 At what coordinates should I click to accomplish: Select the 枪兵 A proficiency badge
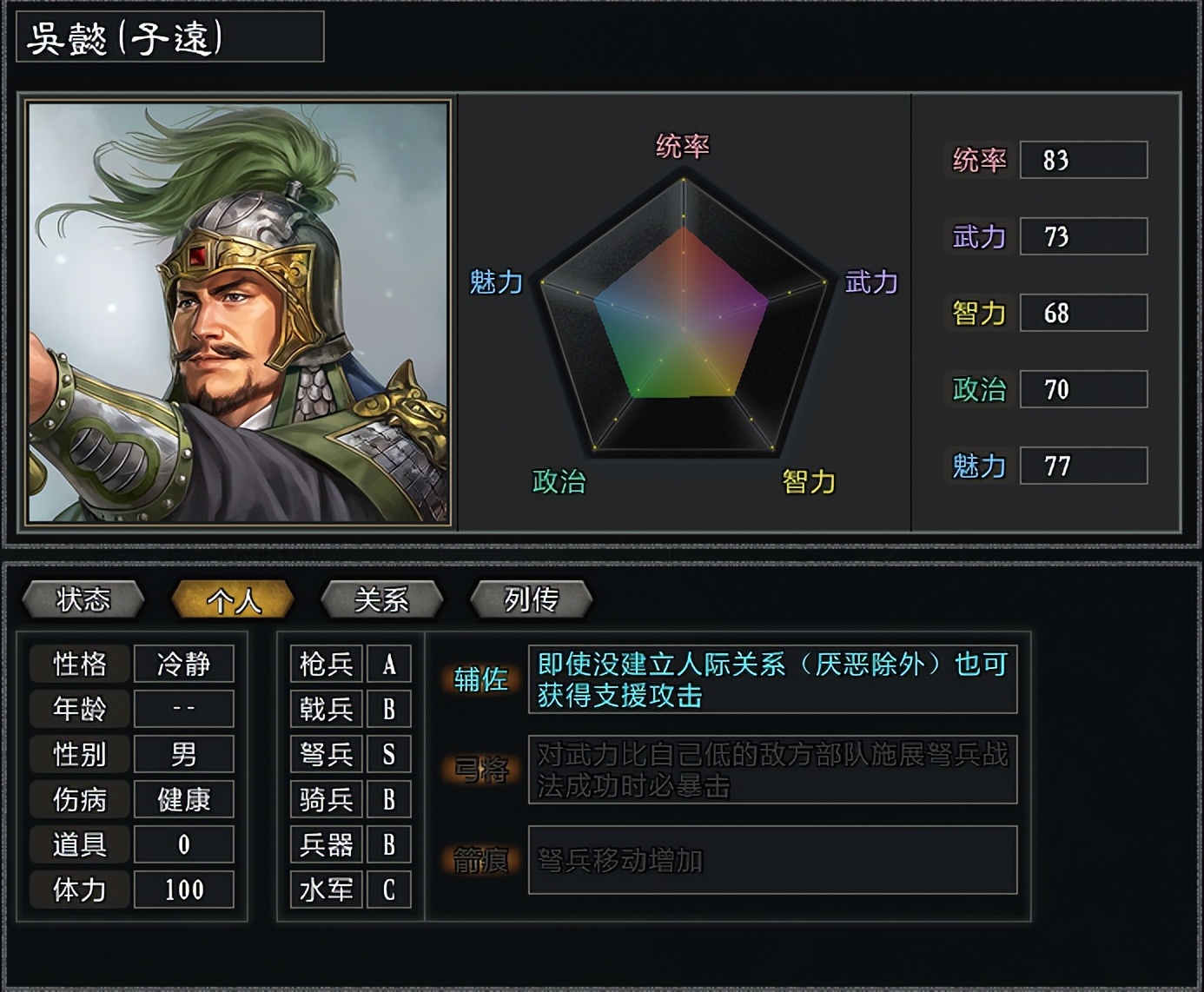(x=388, y=665)
